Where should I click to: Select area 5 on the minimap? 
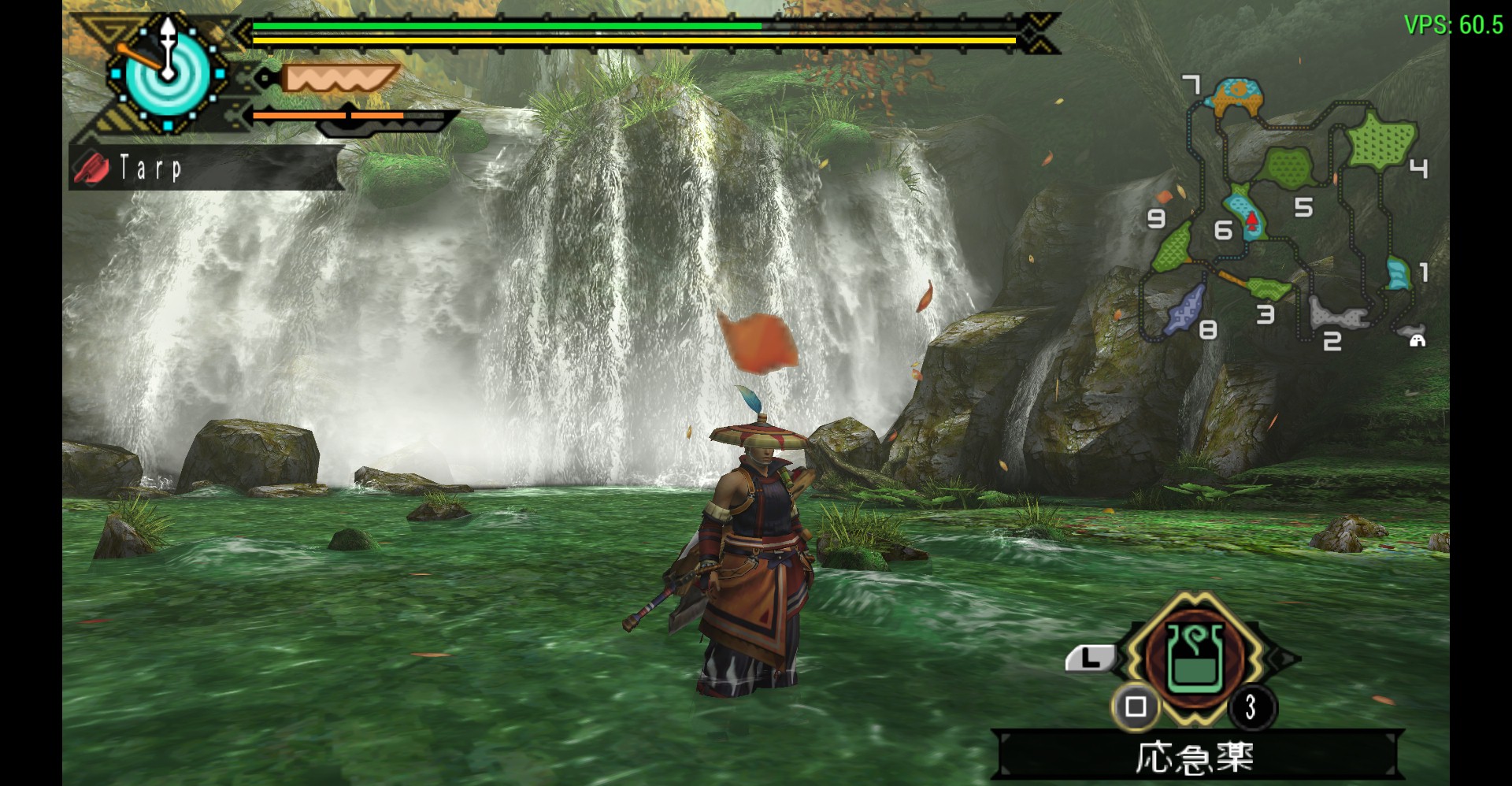1288,167
